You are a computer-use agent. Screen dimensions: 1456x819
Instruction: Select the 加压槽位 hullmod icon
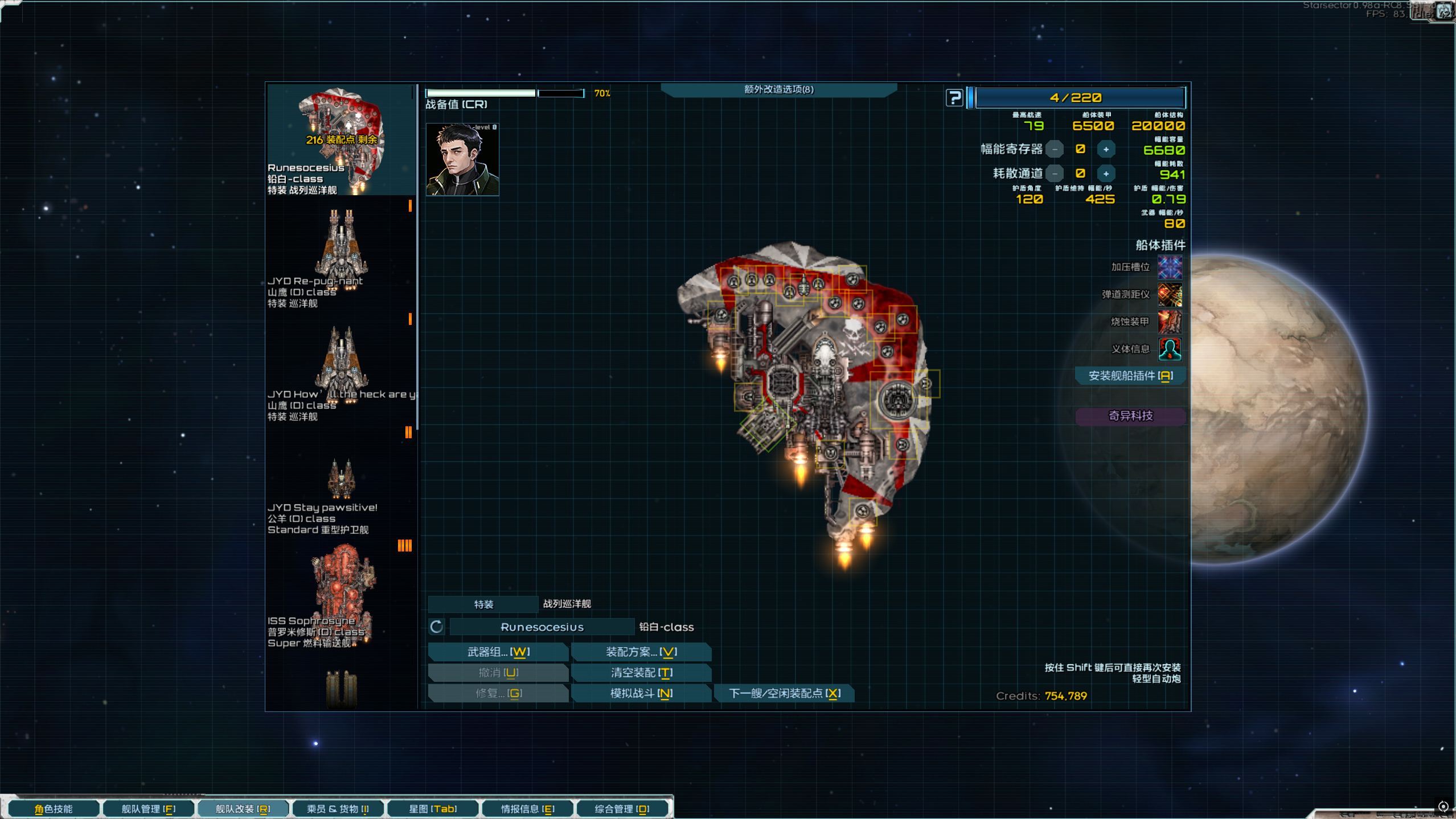tap(1170, 267)
